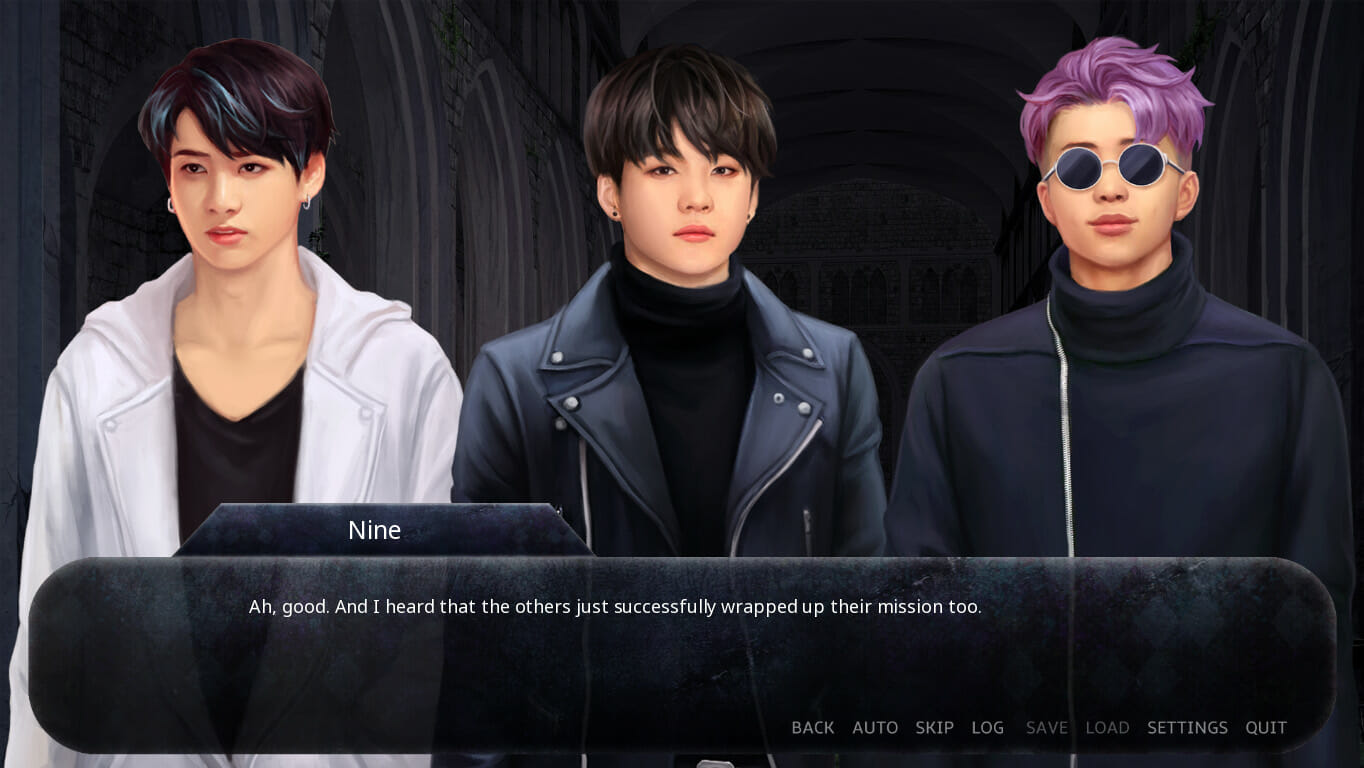Screen dimensions: 1364x768
Task: Select AUTO from the quick menu bar
Action: [x=874, y=728]
